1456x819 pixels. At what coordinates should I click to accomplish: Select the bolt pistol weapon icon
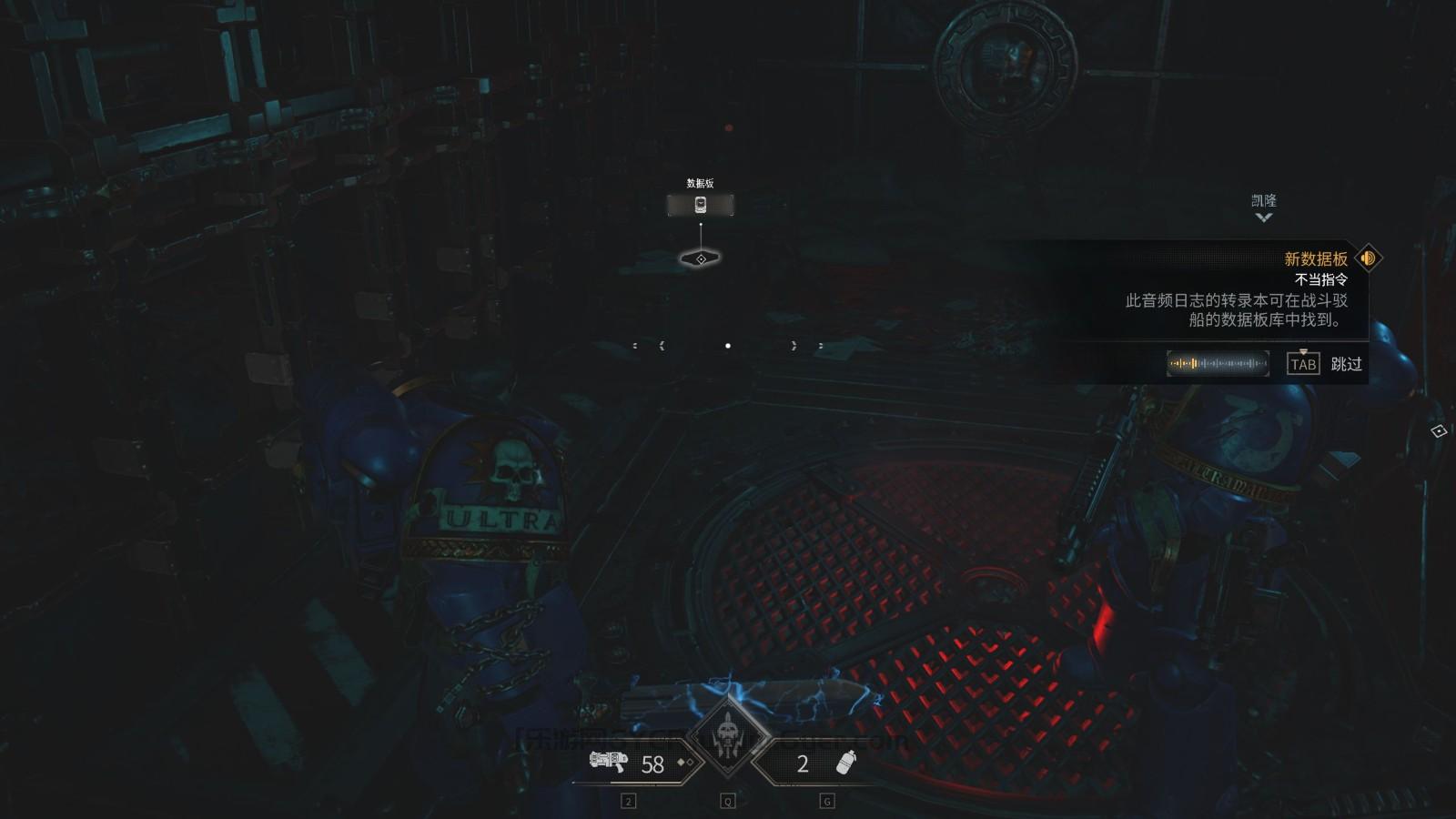coord(609,762)
